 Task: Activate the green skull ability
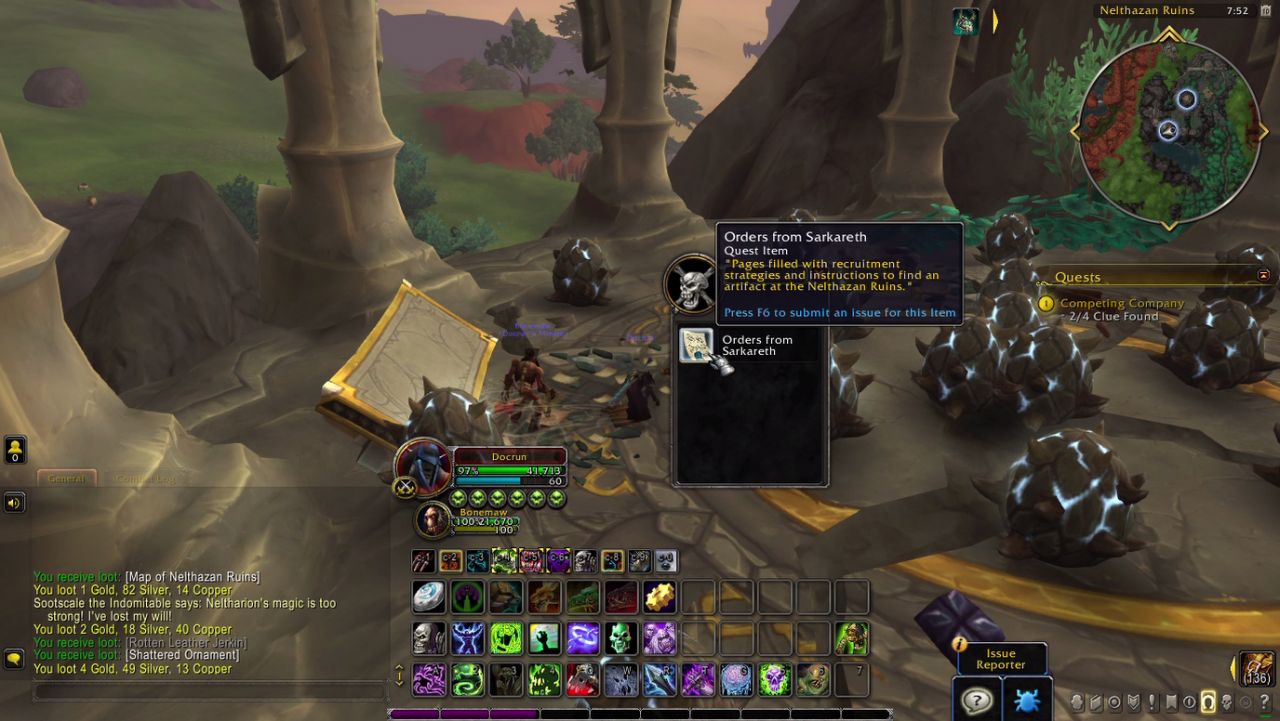coord(621,638)
